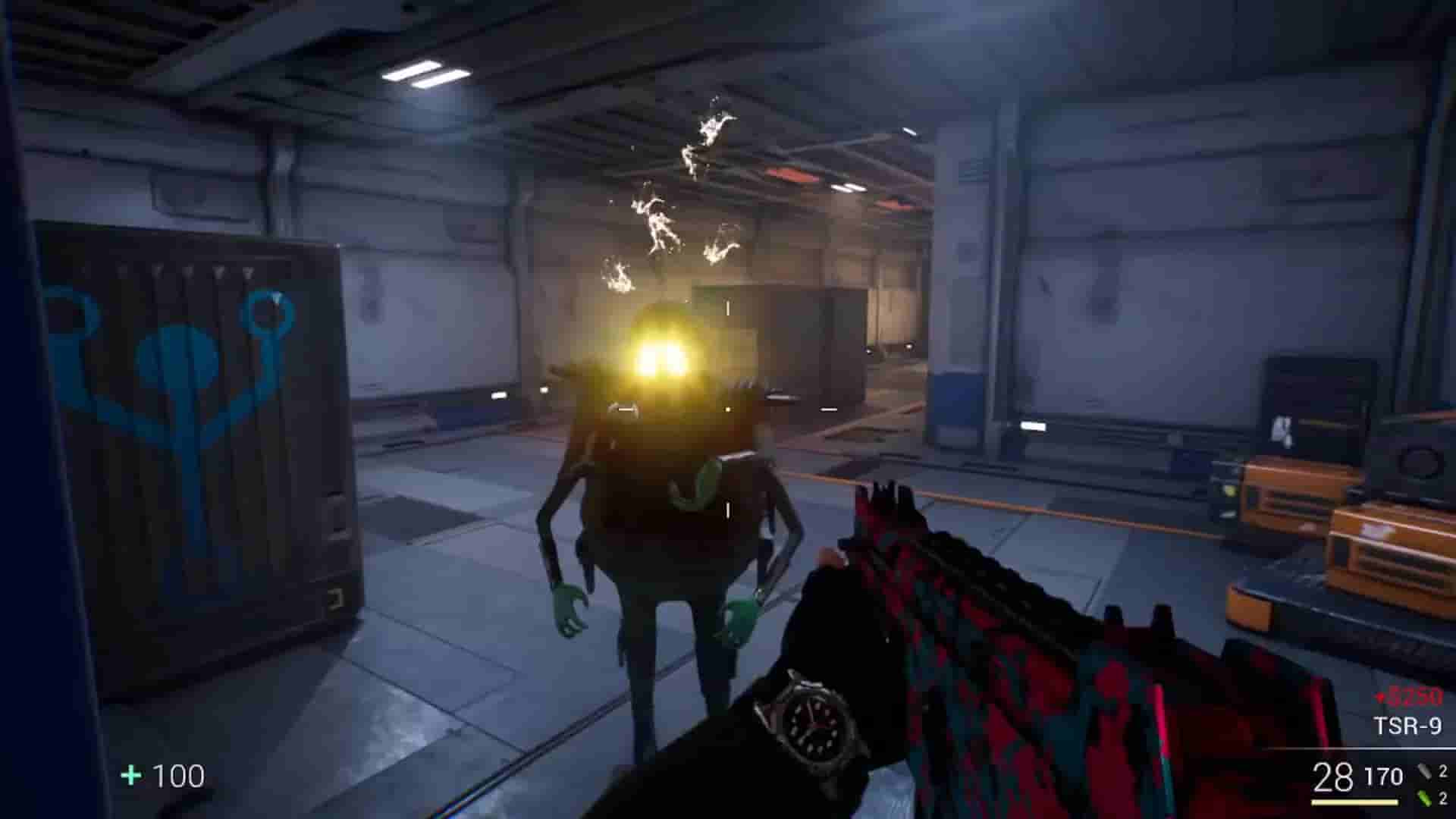The height and width of the screenshot is (819, 1456).
Task: Click the crosshair reticle in screen center
Action: tap(726, 409)
